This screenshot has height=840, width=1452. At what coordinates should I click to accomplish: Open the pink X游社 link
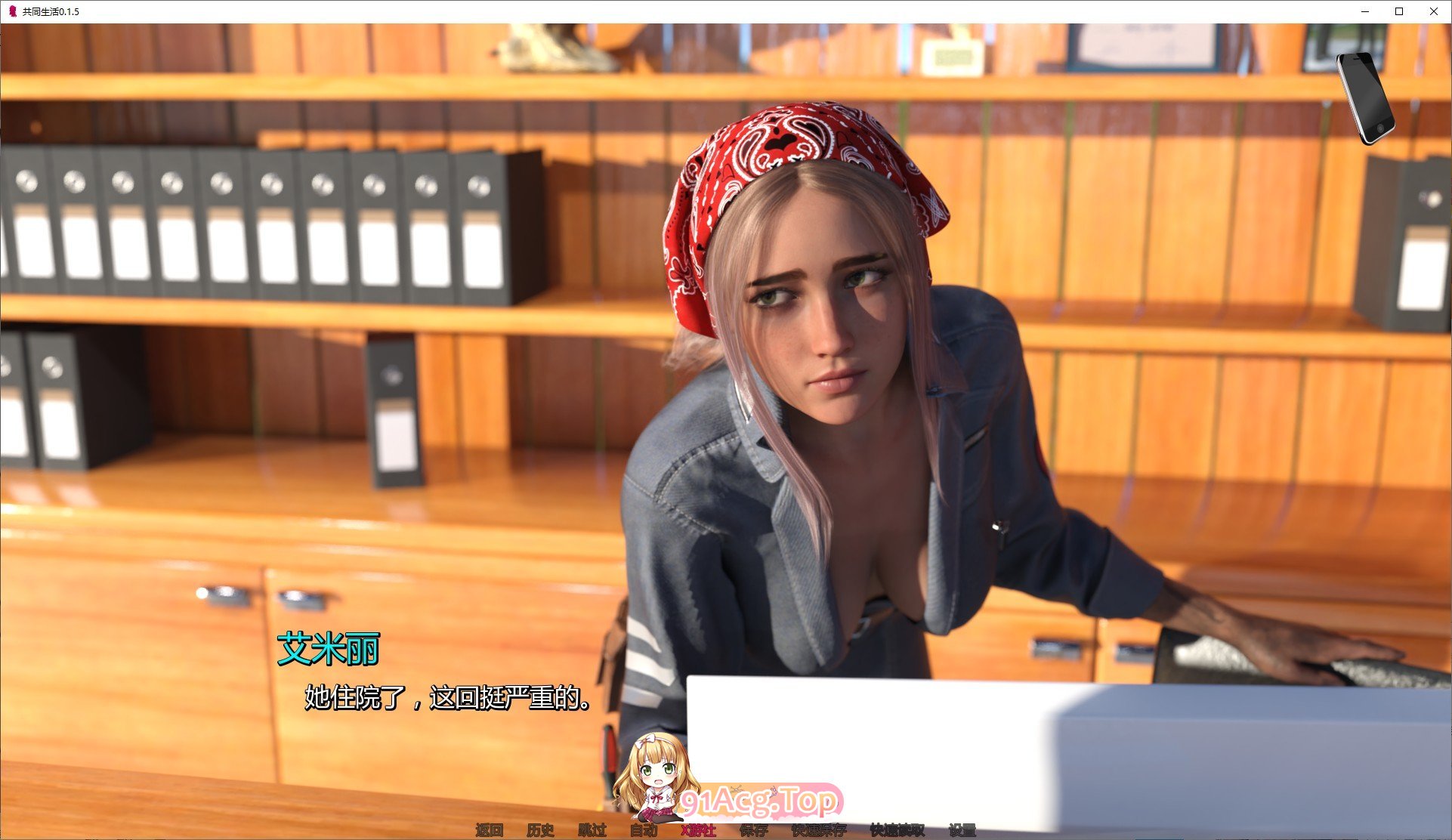[x=698, y=830]
